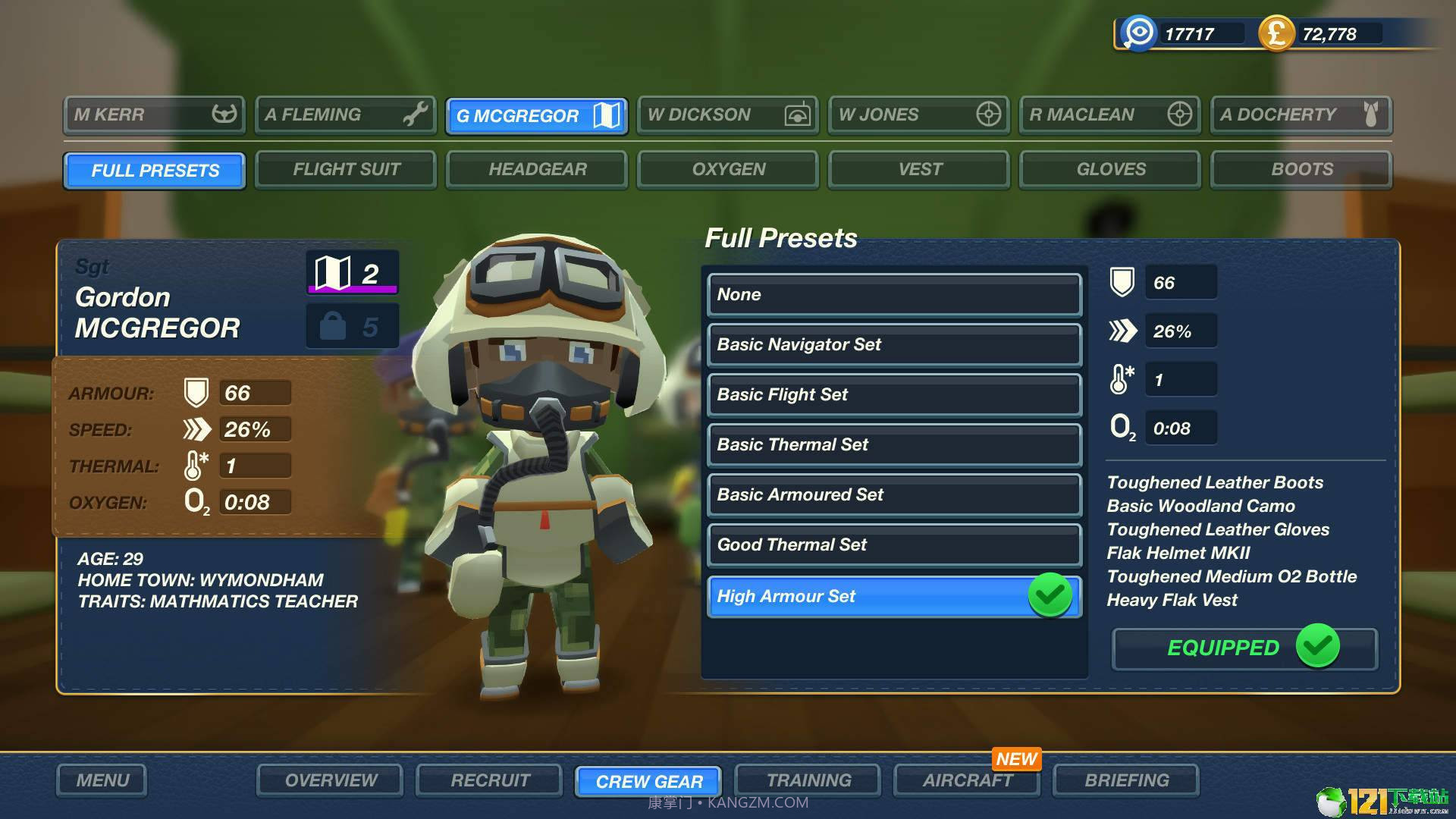Image resolution: width=1456 pixels, height=819 pixels.
Task: Choose W Dickson's crew tab
Action: 727,115
